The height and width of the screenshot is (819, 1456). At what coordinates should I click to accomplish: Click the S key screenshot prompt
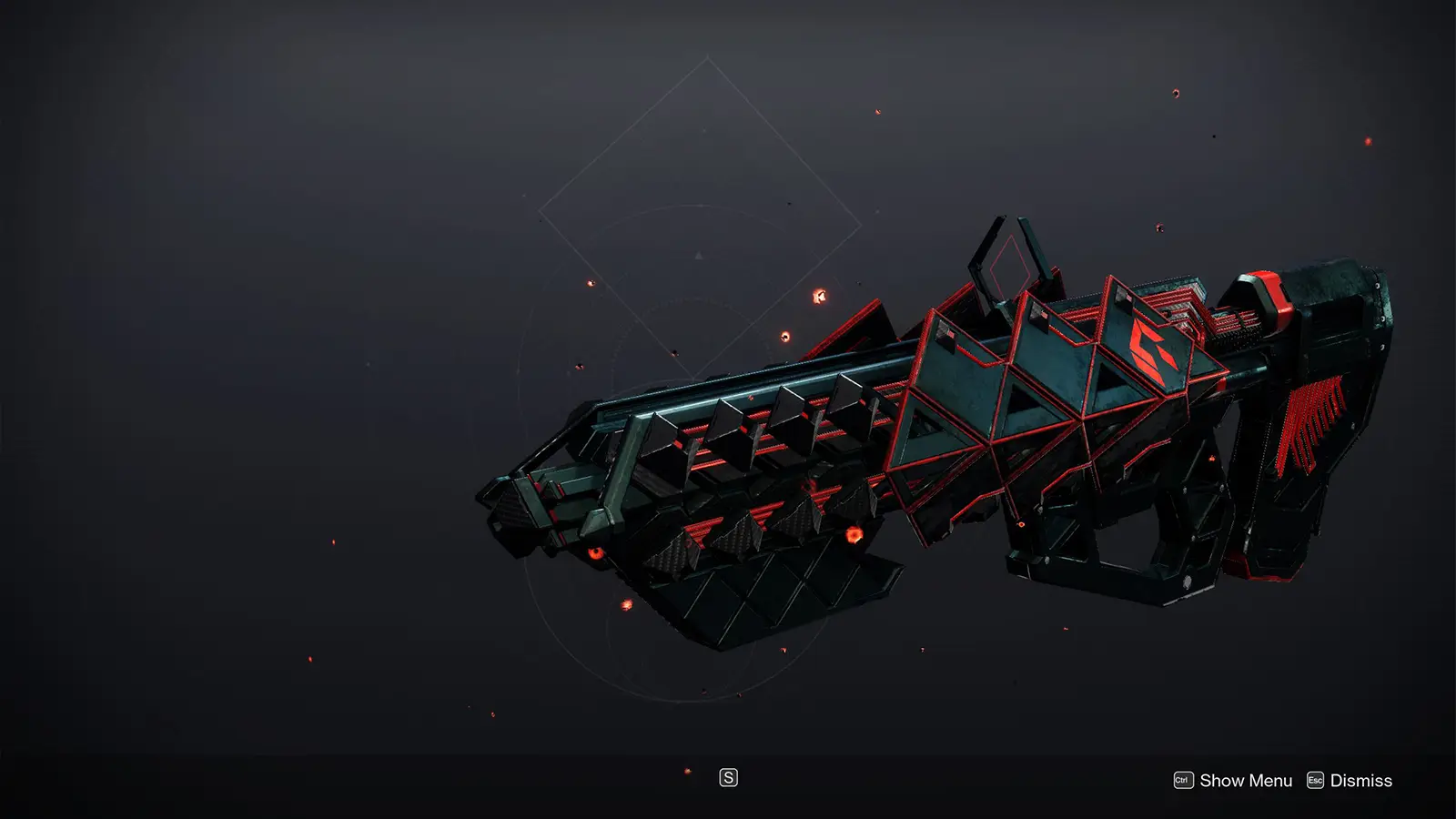pyautogui.click(x=729, y=778)
